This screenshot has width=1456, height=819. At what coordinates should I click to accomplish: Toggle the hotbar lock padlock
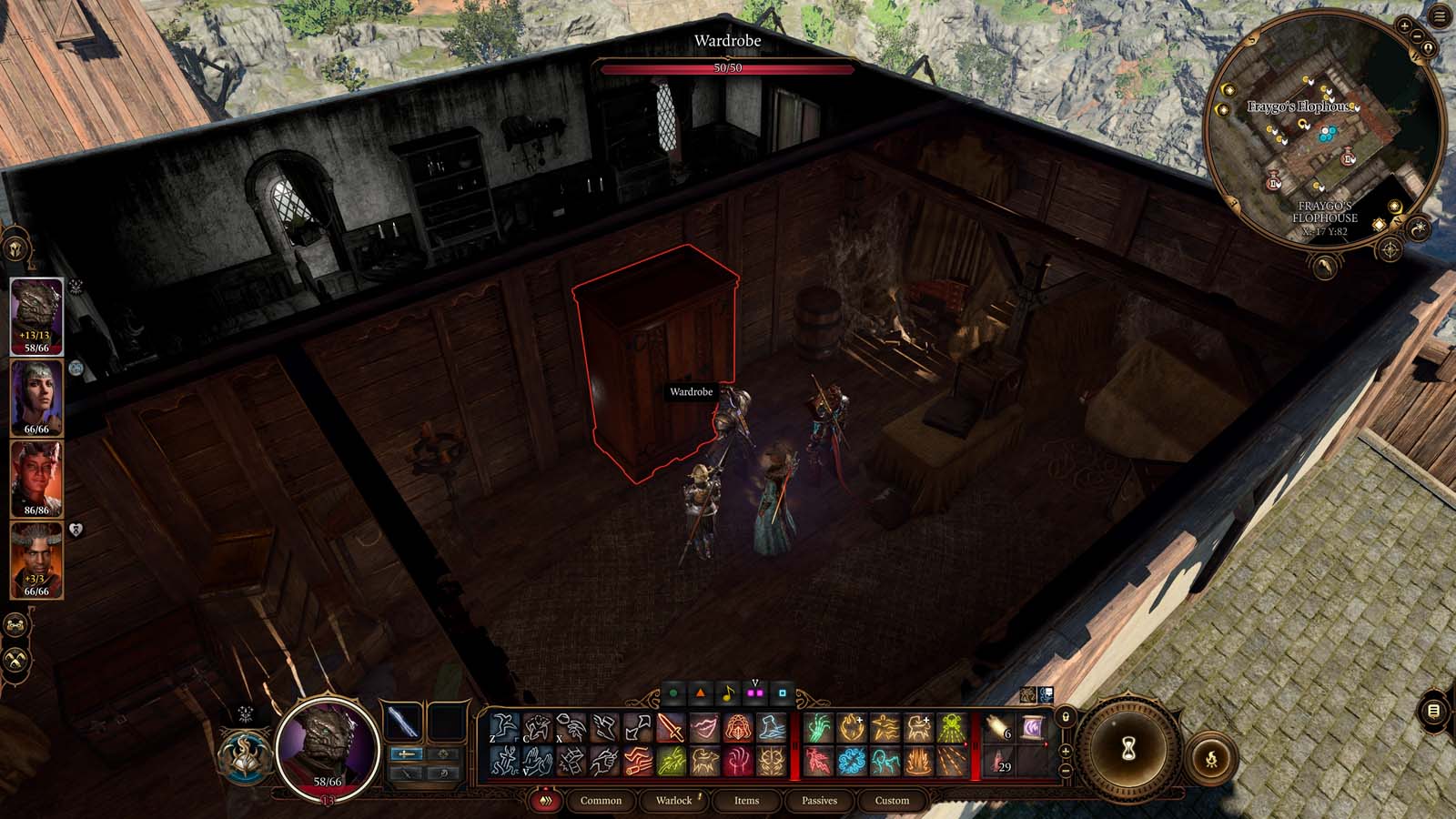tap(1066, 717)
